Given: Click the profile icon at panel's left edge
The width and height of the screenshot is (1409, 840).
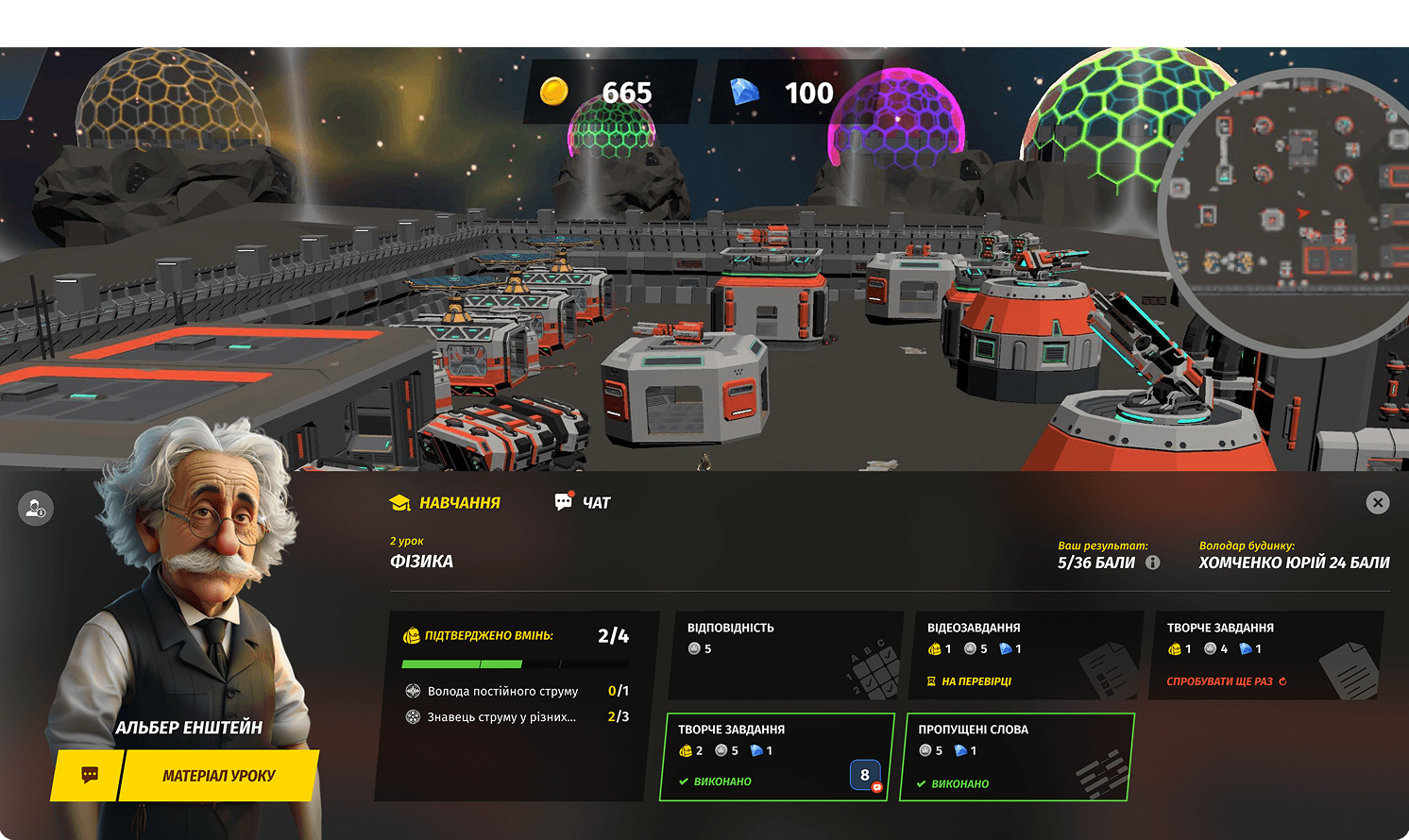Looking at the screenshot, I should tap(36, 509).
